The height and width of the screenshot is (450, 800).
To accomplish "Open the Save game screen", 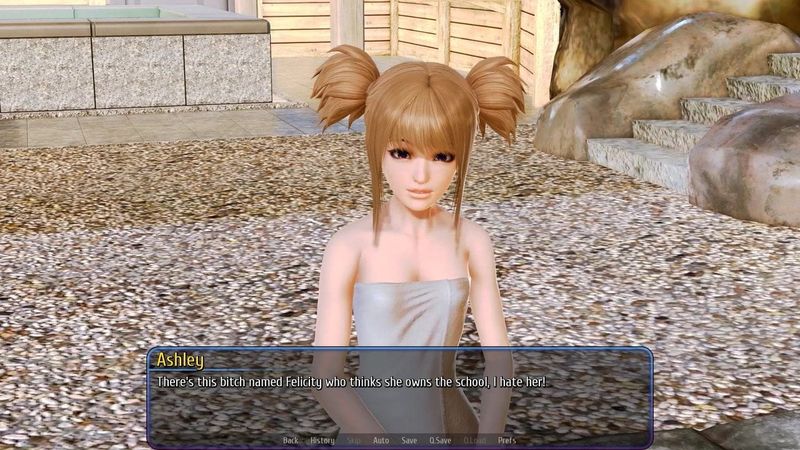I will [x=409, y=440].
